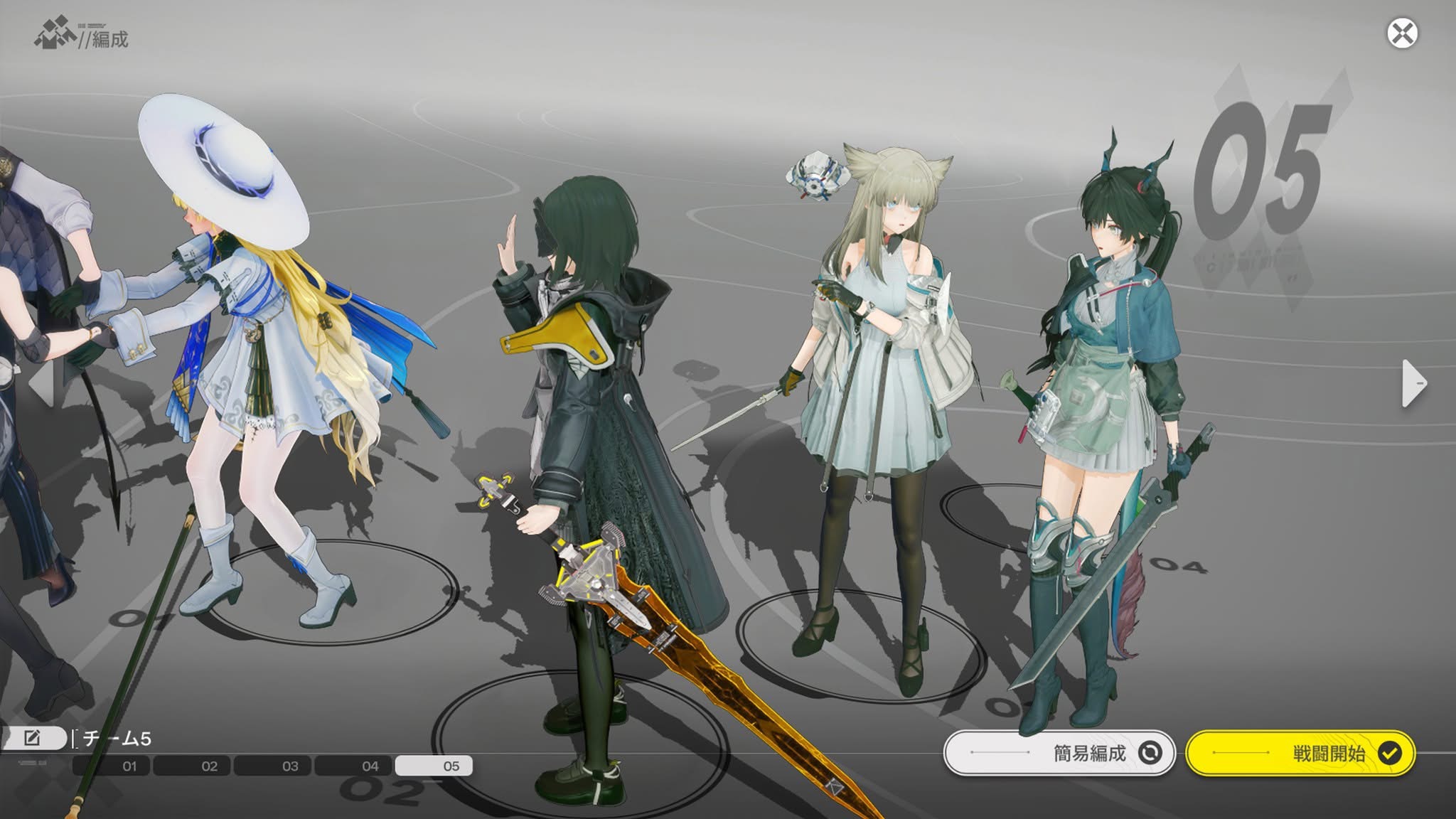The image size is (1456, 819).
Task: Go to the previous team with left arrow
Action: pos(43,384)
